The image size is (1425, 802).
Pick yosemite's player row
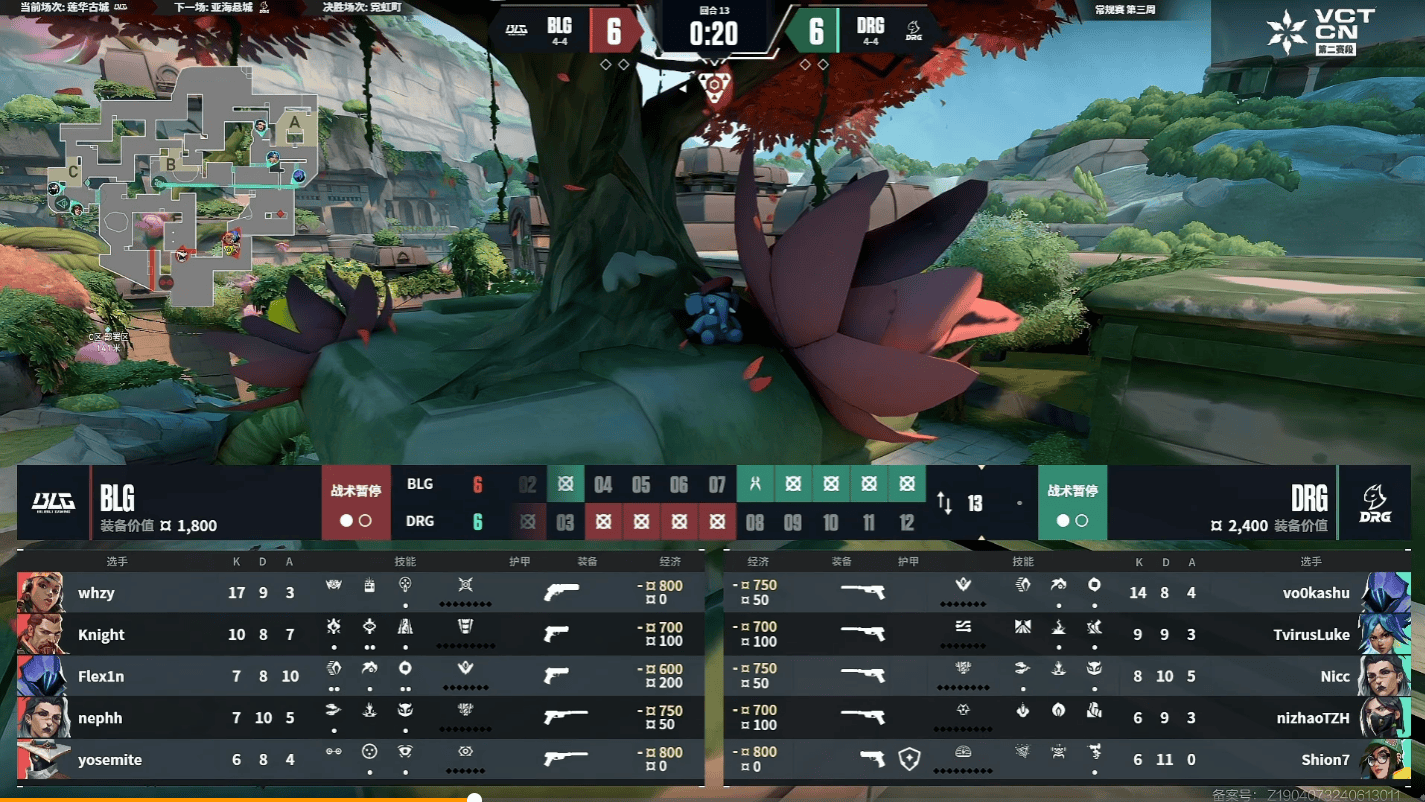[360, 760]
